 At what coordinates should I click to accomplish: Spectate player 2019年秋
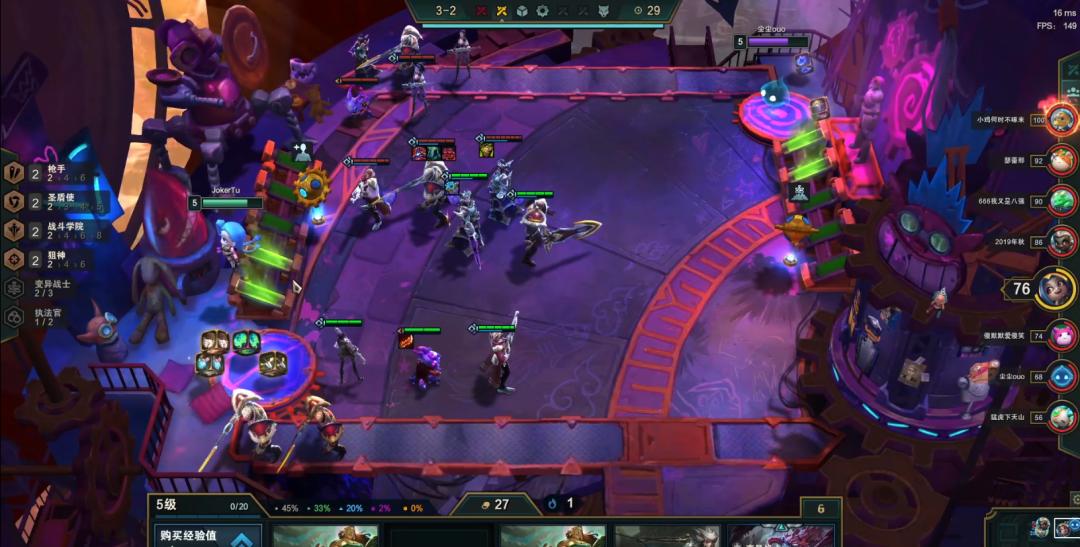(1062, 241)
